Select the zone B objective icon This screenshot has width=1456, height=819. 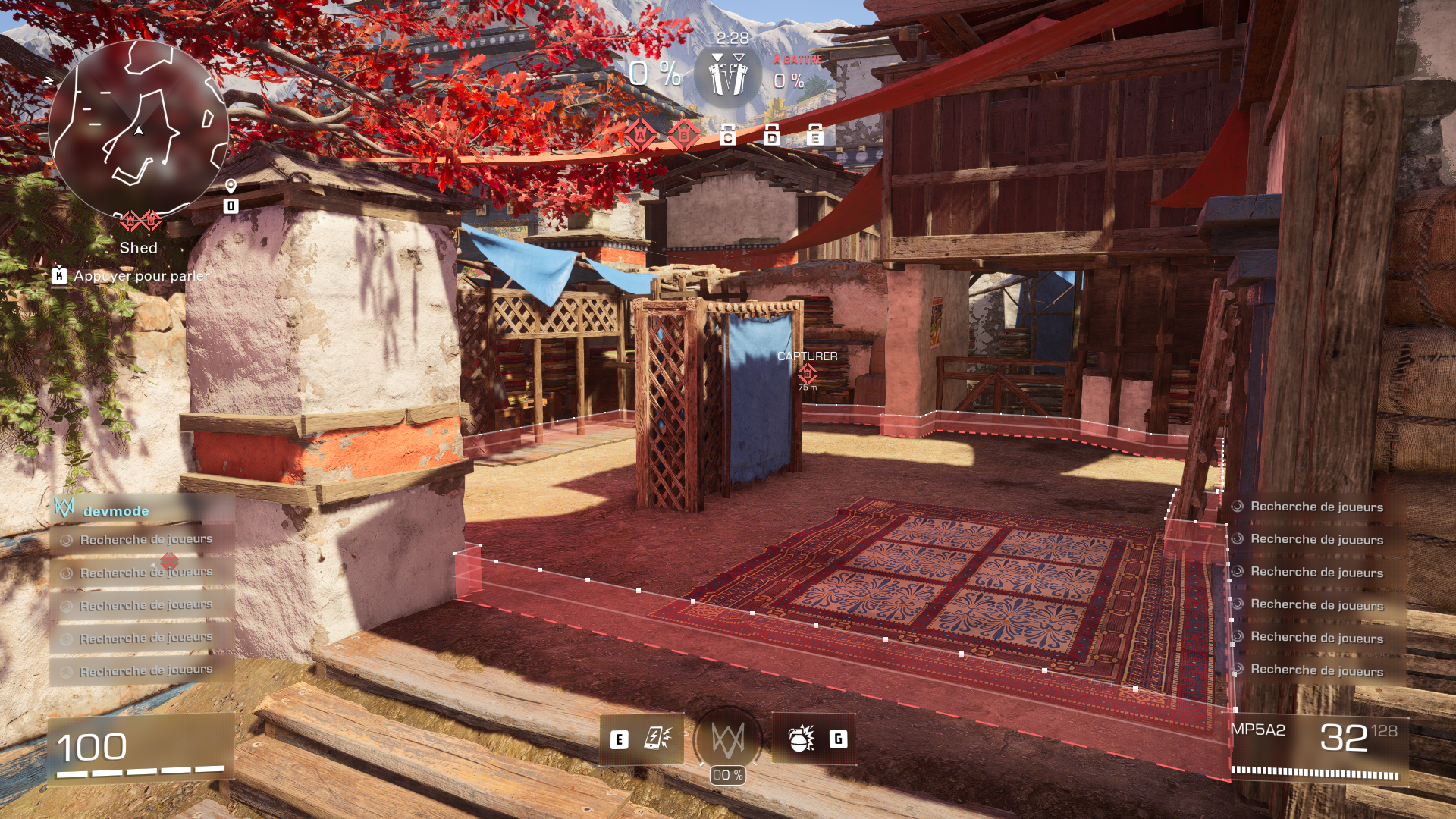click(684, 136)
